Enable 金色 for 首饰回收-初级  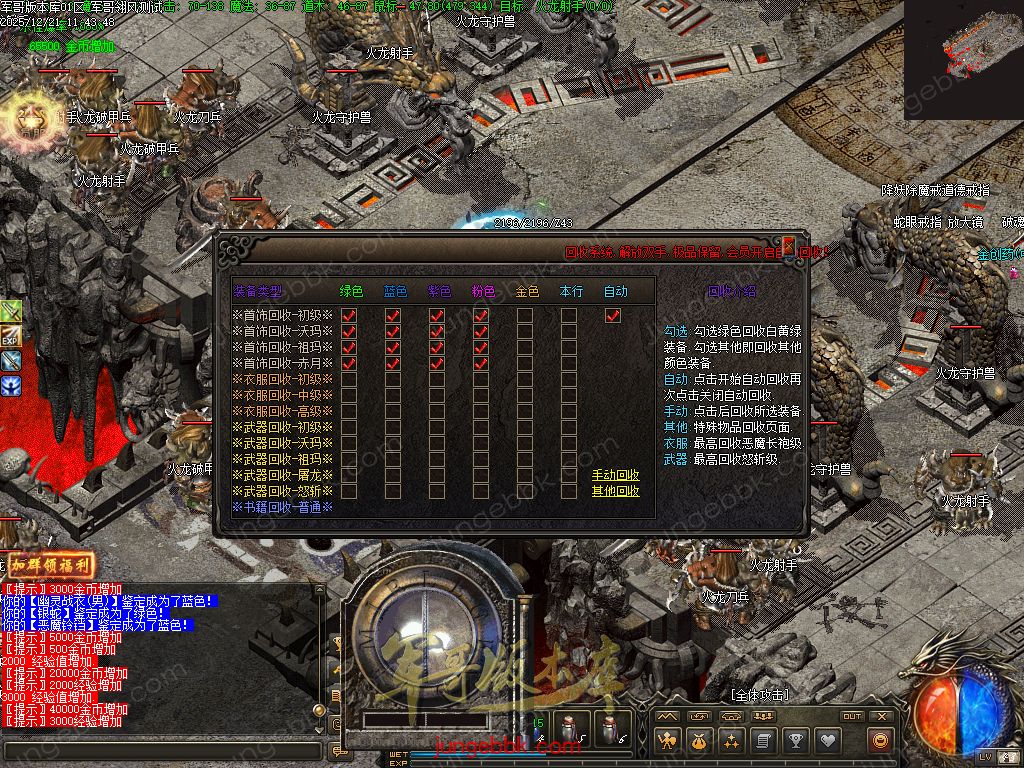pyautogui.click(x=525, y=315)
